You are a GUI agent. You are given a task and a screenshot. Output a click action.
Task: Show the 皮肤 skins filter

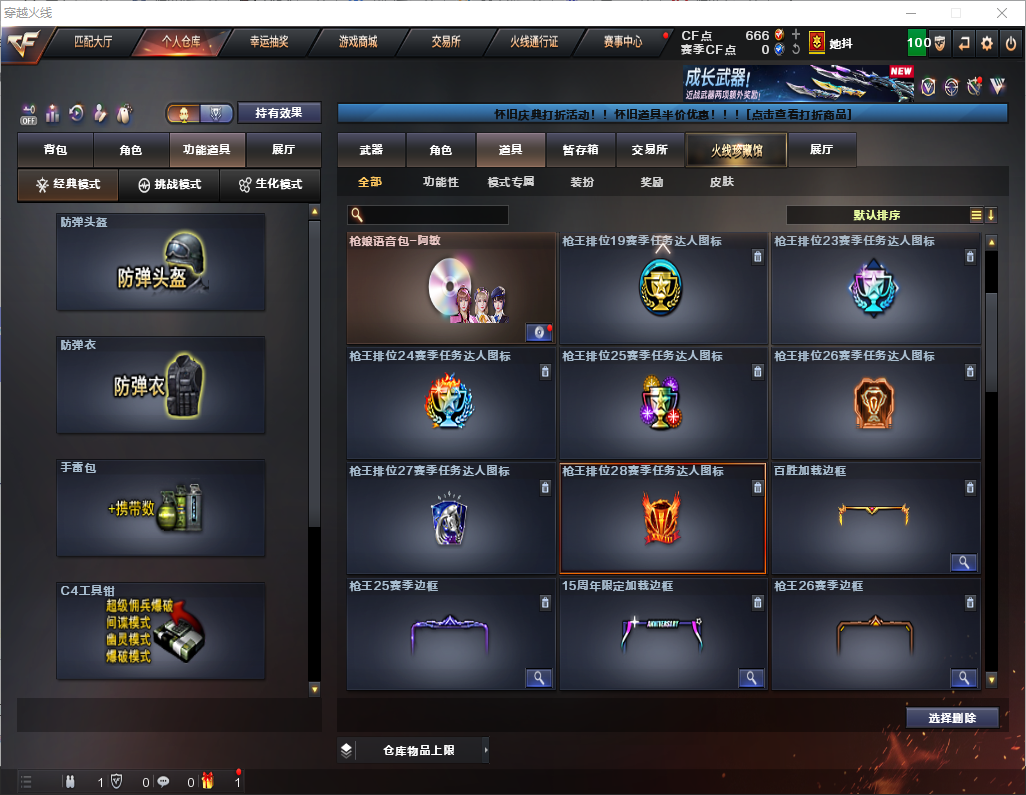click(x=721, y=182)
